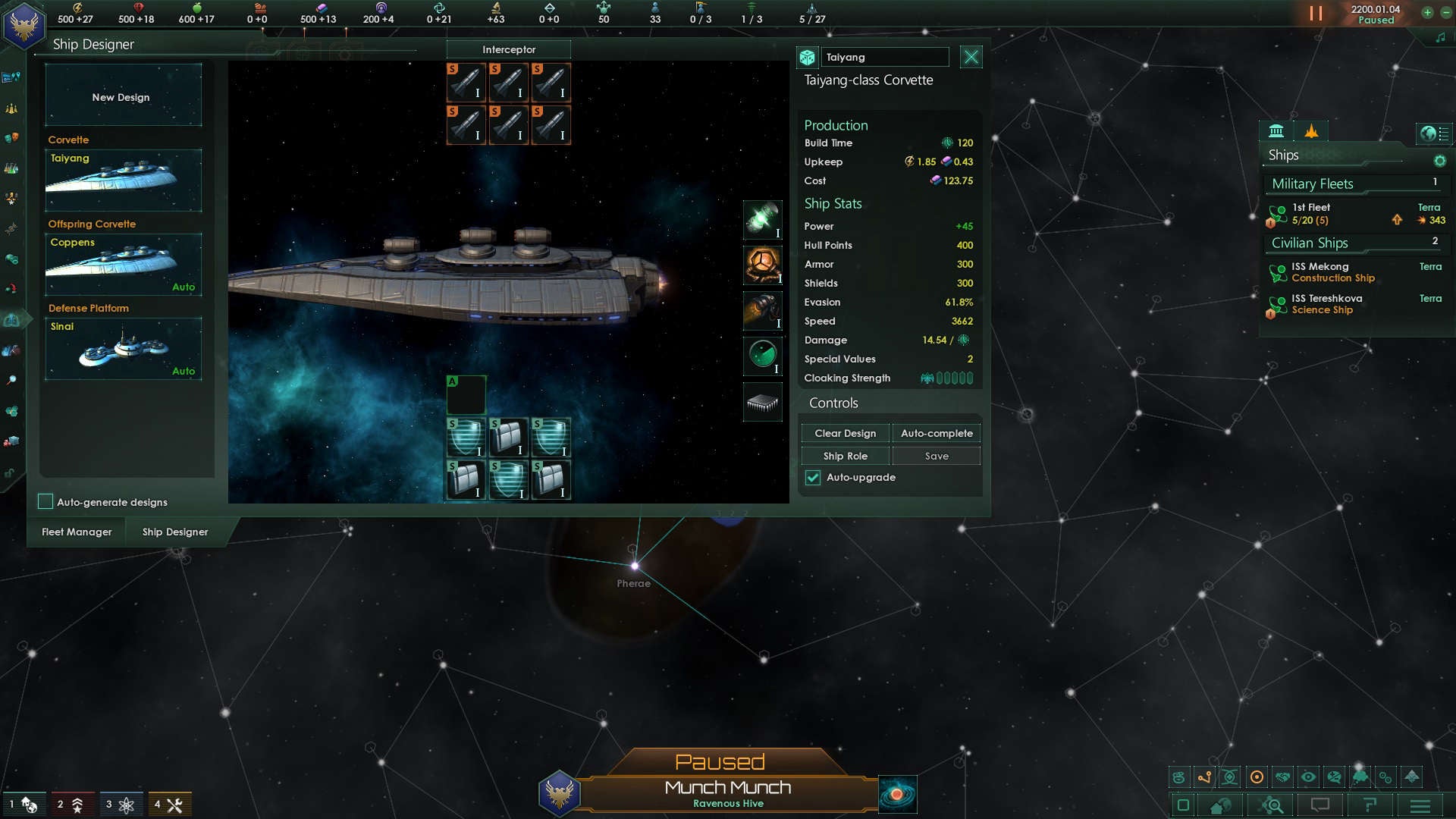Open the outliner settings gear icon
Image resolution: width=1456 pixels, height=819 pixels.
(x=1439, y=160)
